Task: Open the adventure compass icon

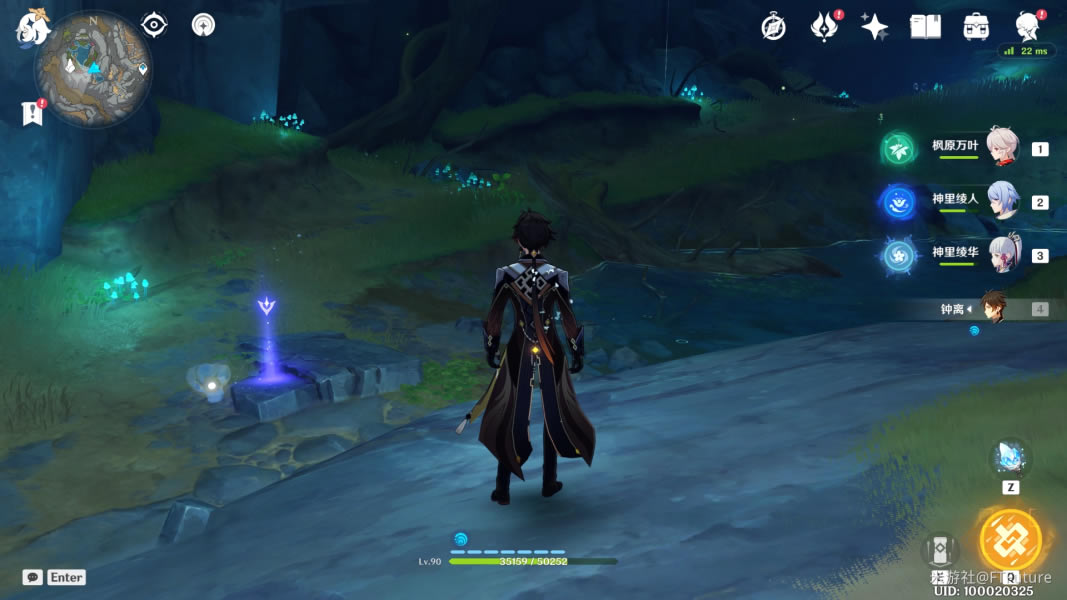Action: click(773, 27)
